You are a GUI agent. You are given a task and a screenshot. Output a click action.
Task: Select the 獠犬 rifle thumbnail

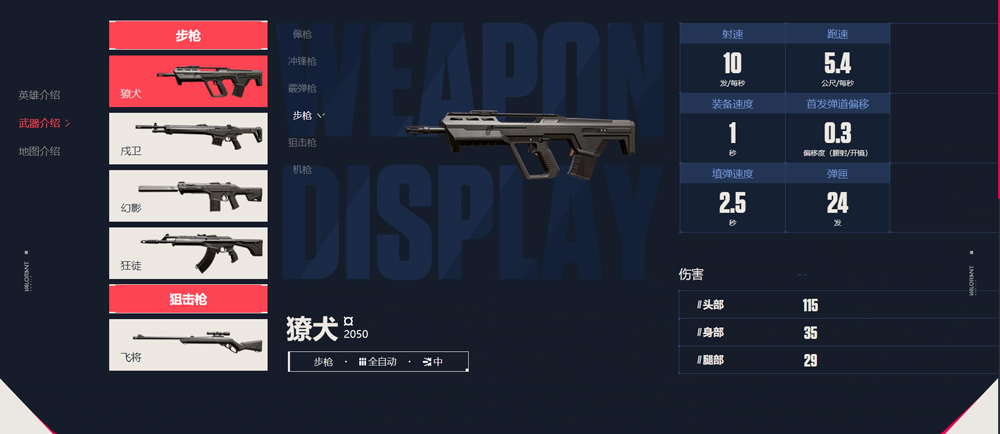pyautogui.click(x=188, y=81)
